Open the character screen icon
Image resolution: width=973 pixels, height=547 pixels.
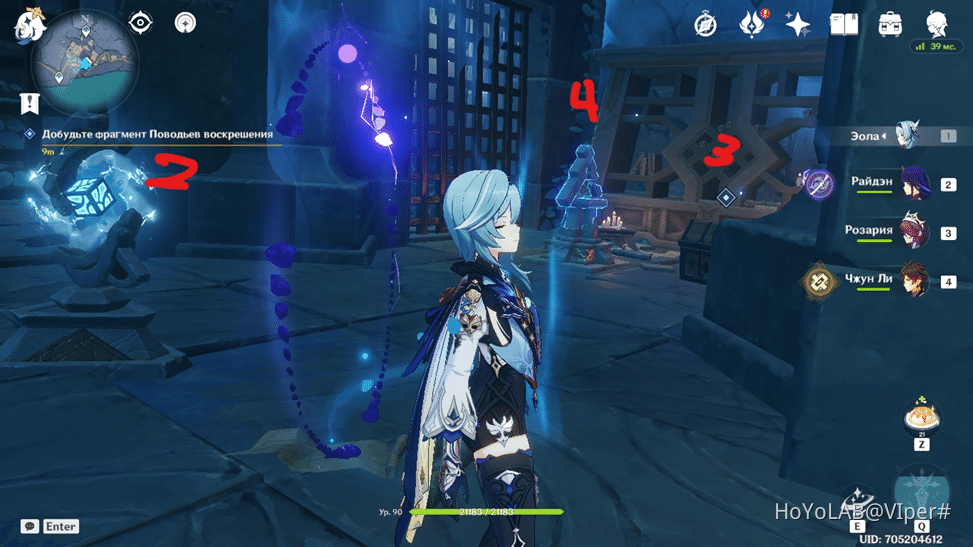tap(937, 24)
